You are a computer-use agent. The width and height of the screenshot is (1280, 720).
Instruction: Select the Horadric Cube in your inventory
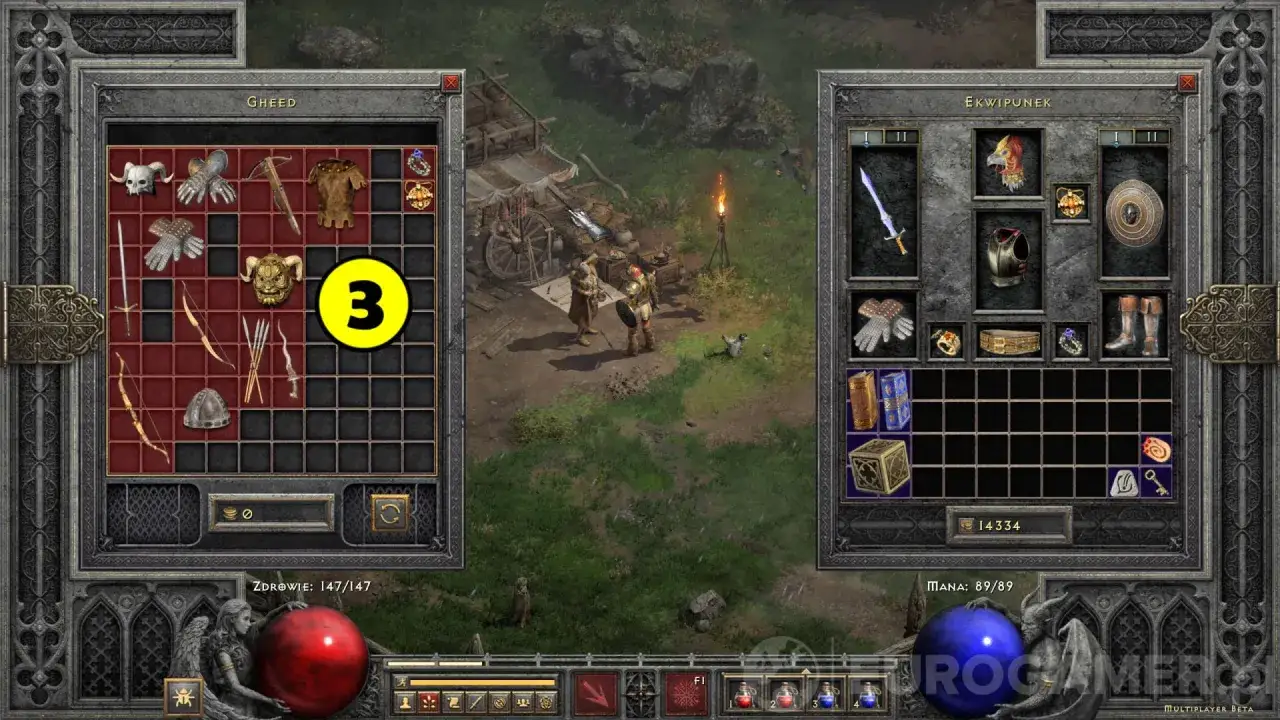coord(877,468)
